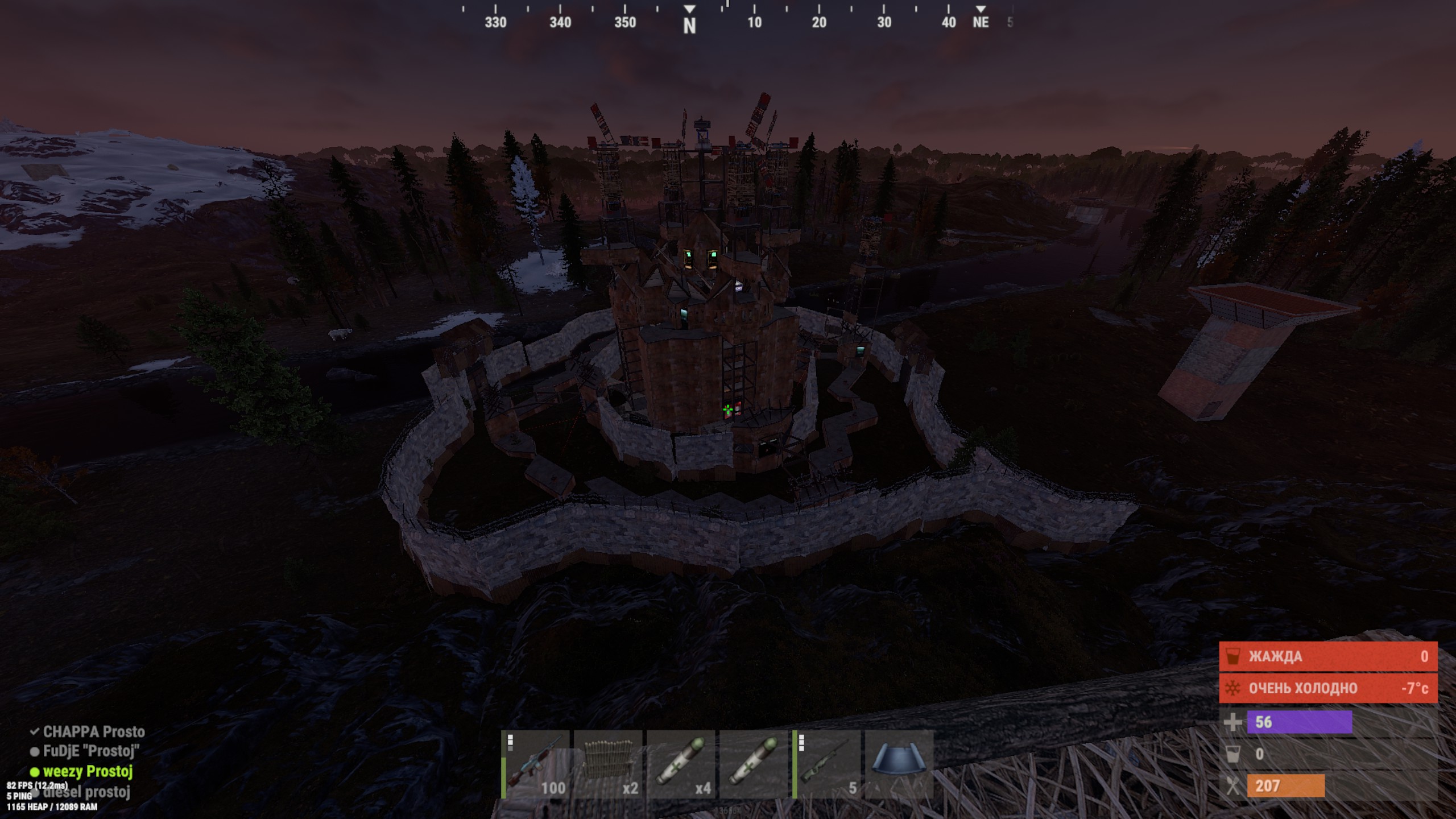Select the machine gun slot with 100 ammo

(x=536, y=764)
